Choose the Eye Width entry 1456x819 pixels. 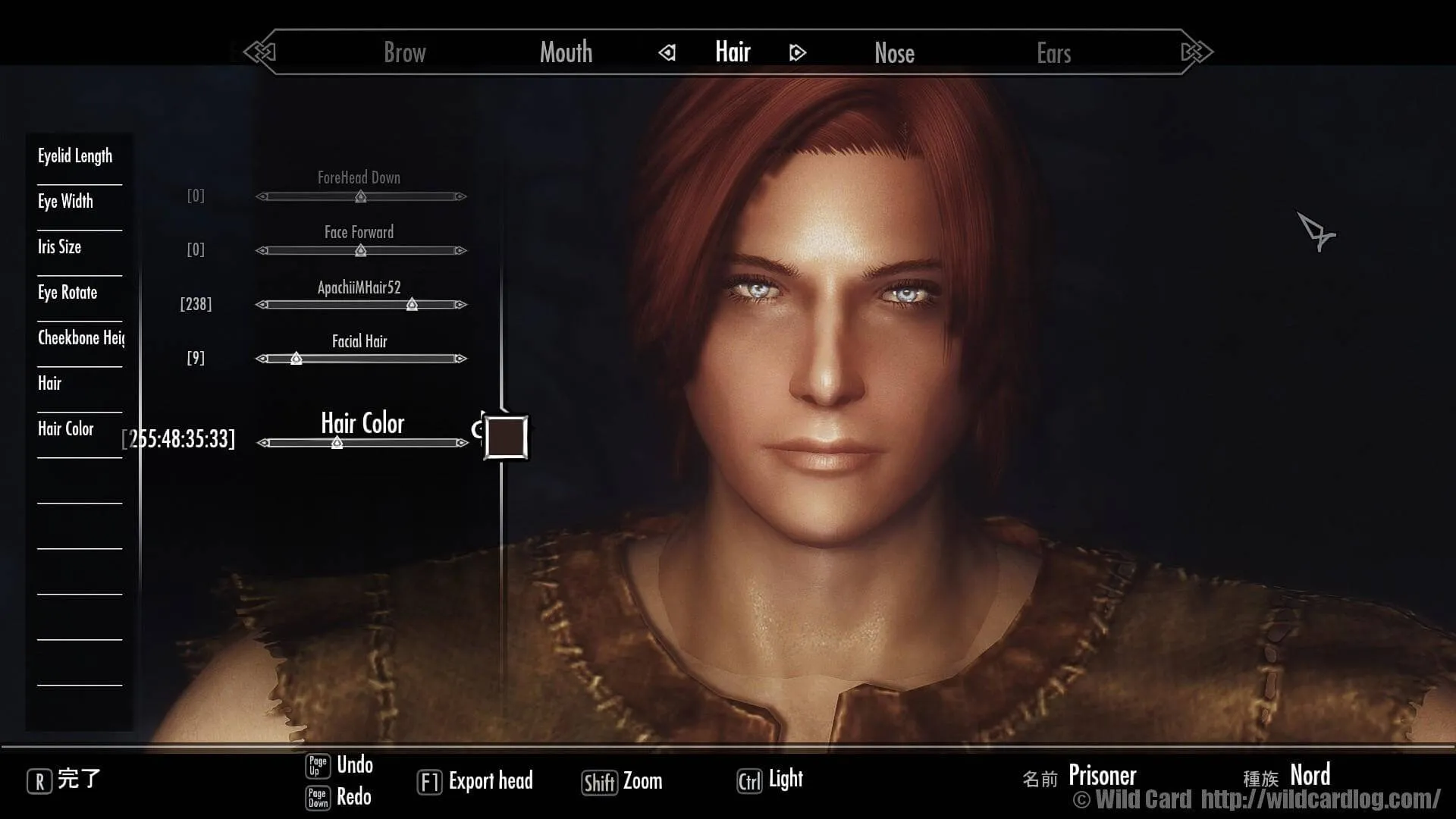tap(66, 202)
